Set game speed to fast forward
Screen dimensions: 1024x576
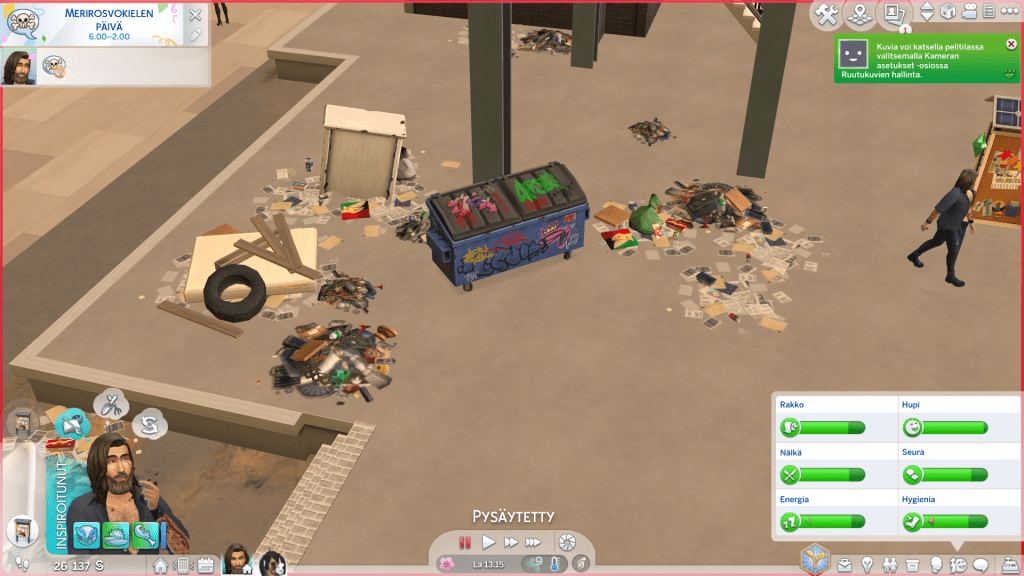point(511,542)
